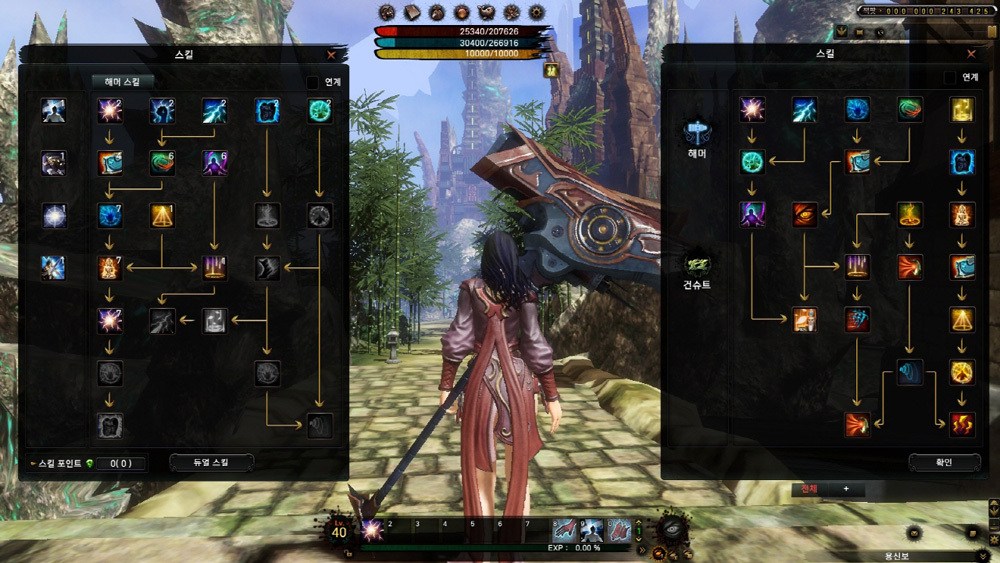Screen dimensions: 1000x563
Task: Select the locked grey speaker skill
Action: point(320,425)
